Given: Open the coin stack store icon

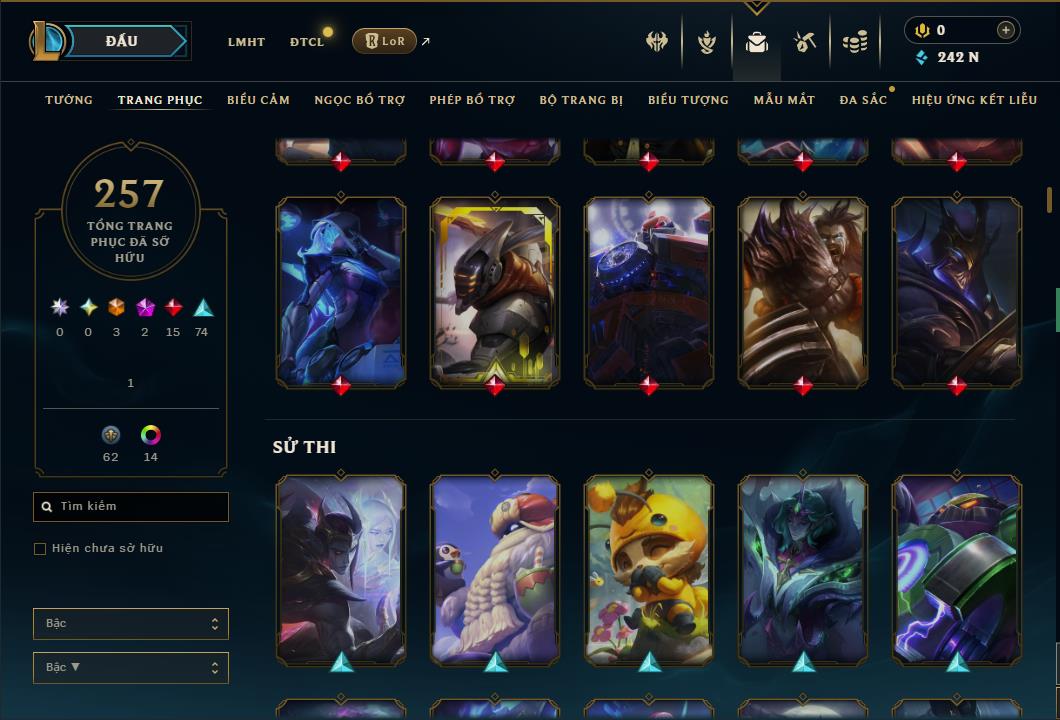Looking at the screenshot, I should (854, 42).
